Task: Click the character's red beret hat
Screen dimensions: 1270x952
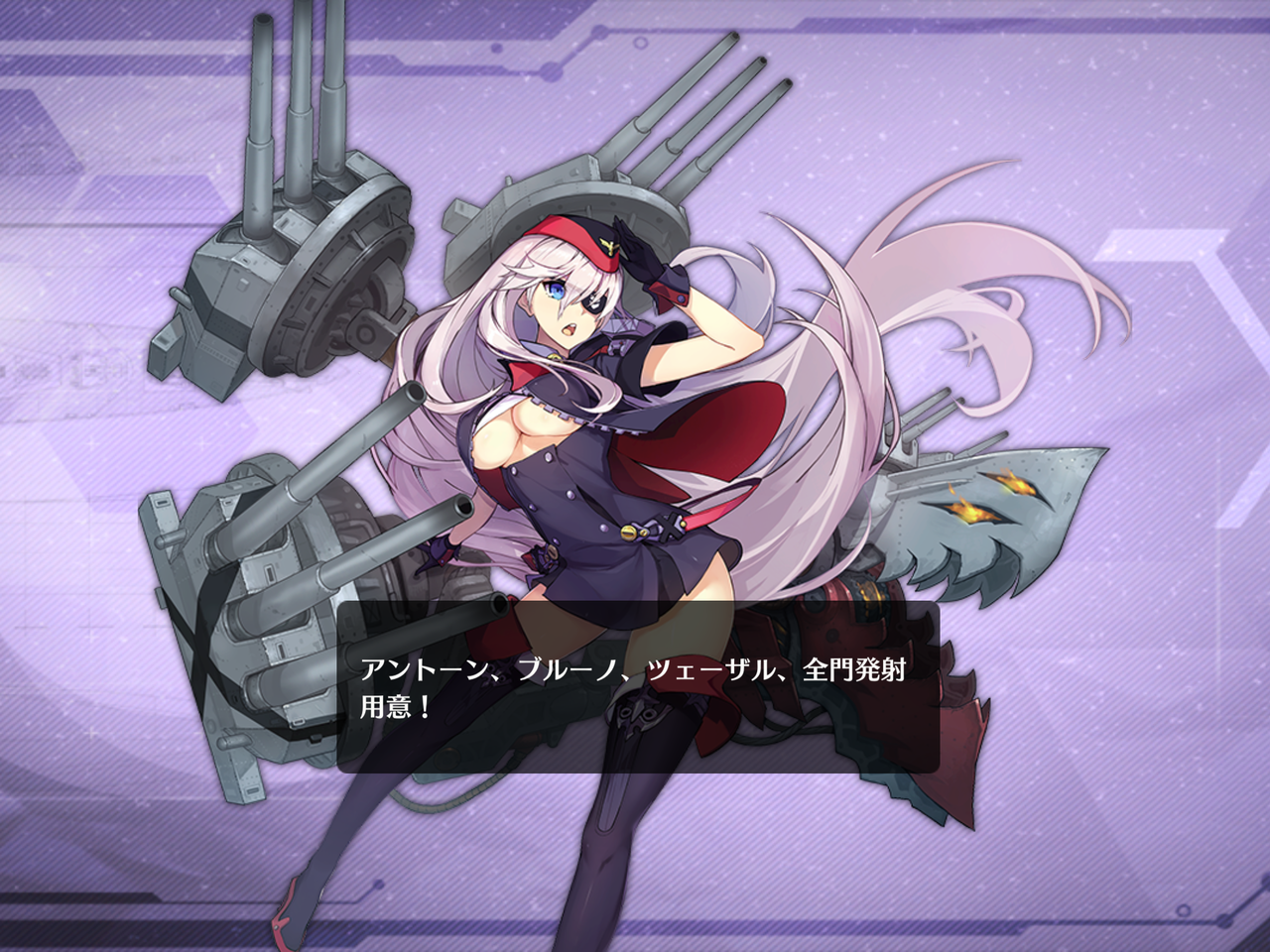Action: pos(575,238)
